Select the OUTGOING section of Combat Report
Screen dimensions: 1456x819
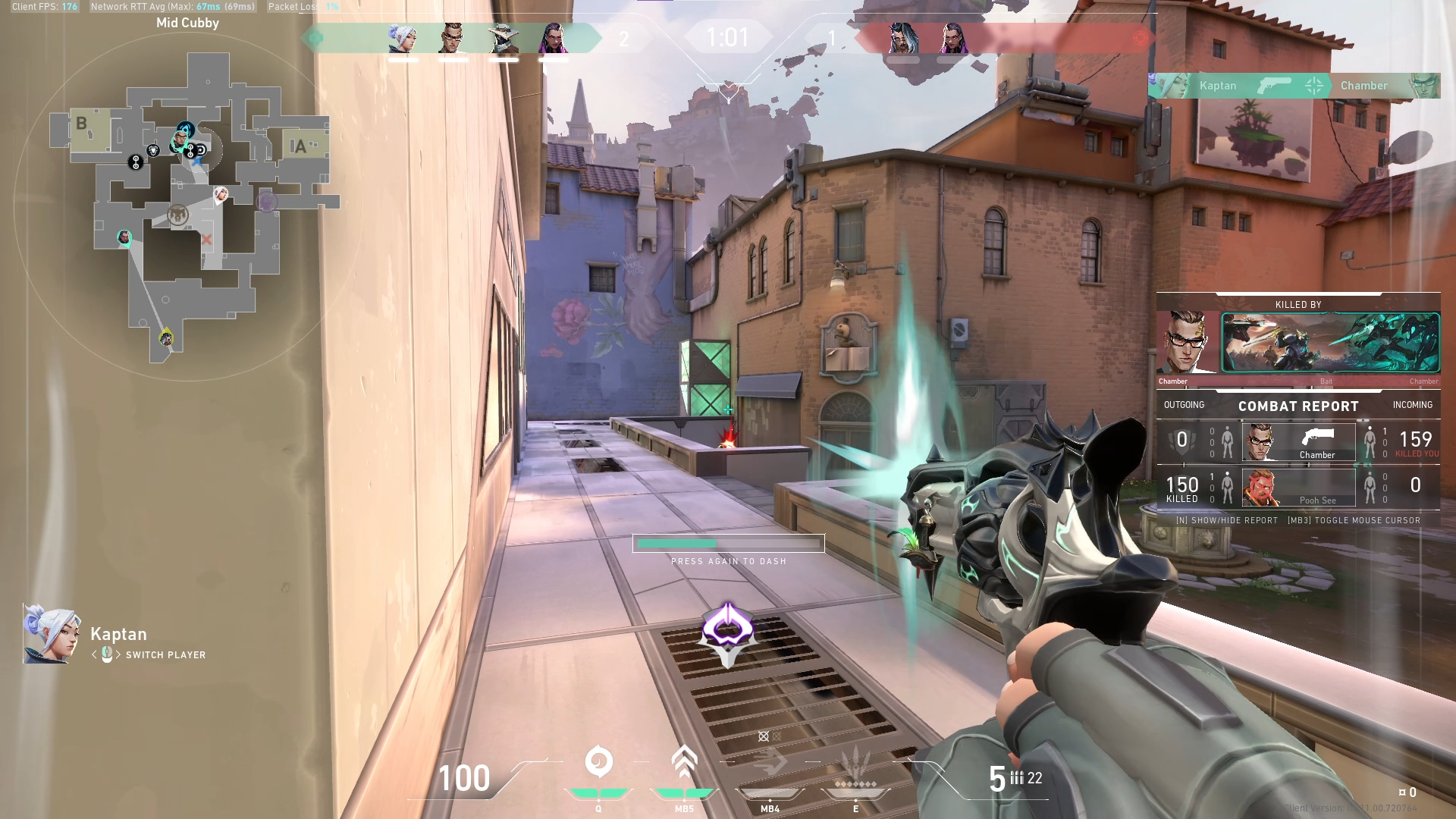[x=1183, y=405]
